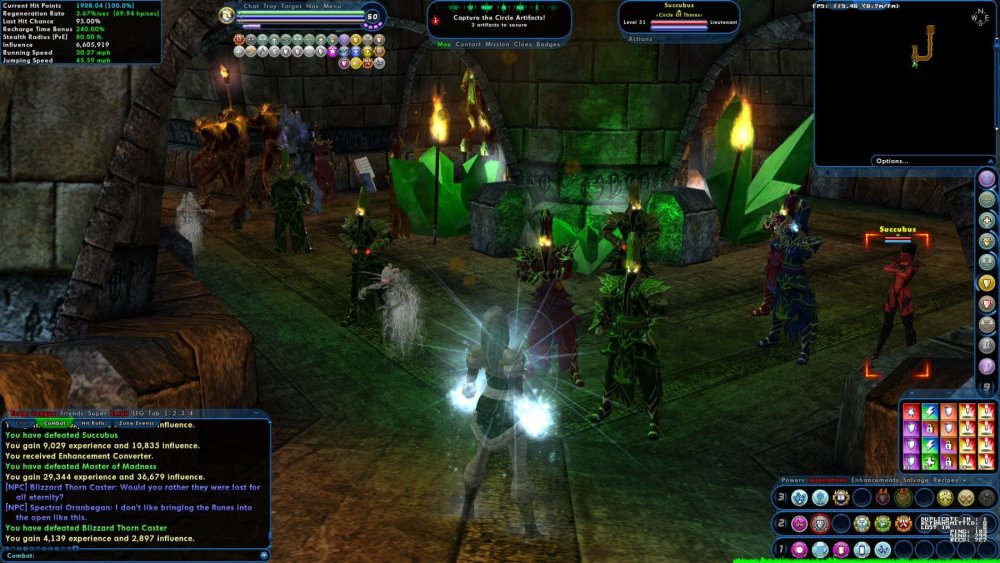Open the Friends list from chat header
This screenshot has width=1000, height=563.
click(x=71, y=413)
